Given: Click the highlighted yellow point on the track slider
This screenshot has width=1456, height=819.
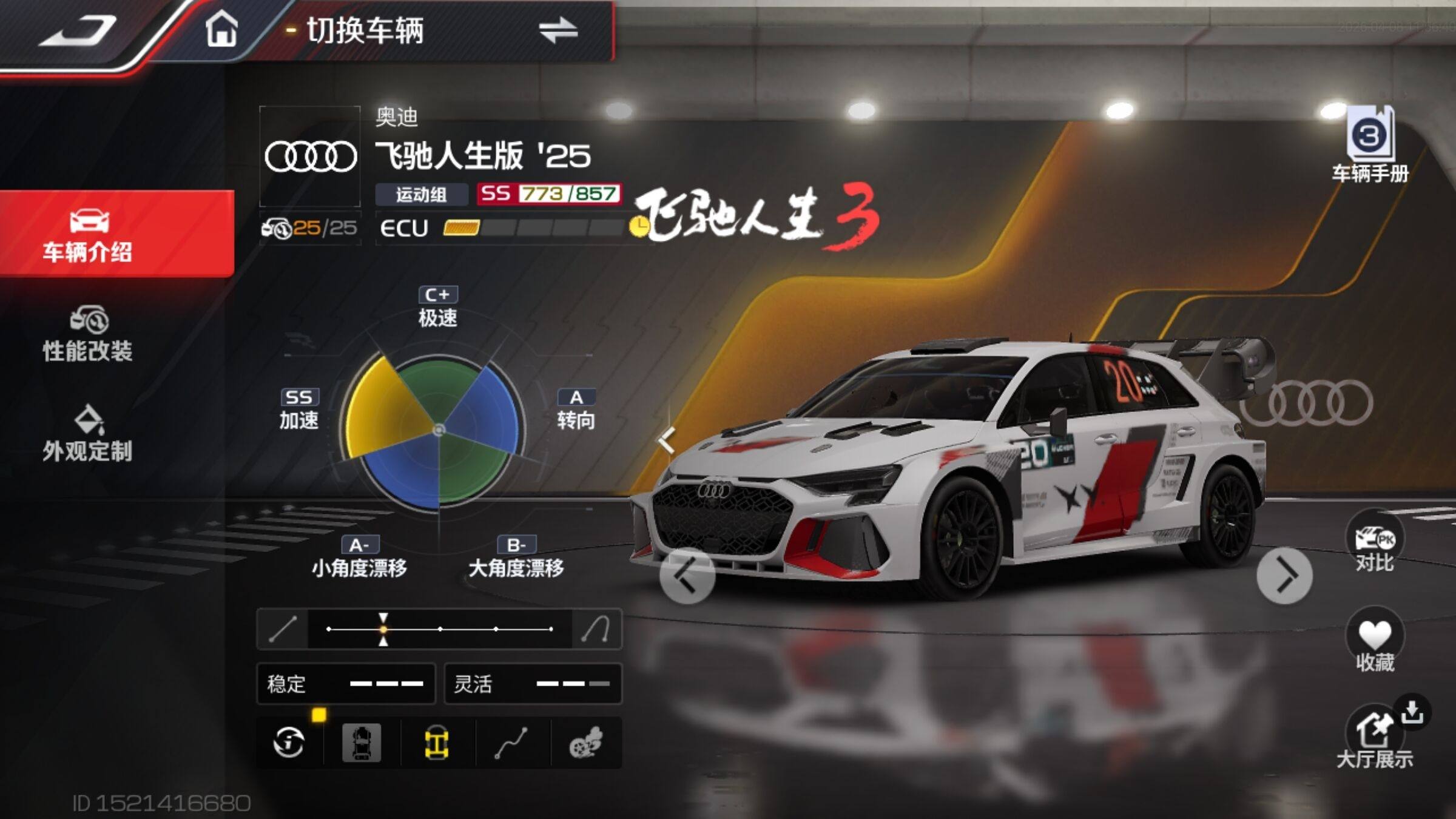Looking at the screenshot, I should click(x=383, y=629).
